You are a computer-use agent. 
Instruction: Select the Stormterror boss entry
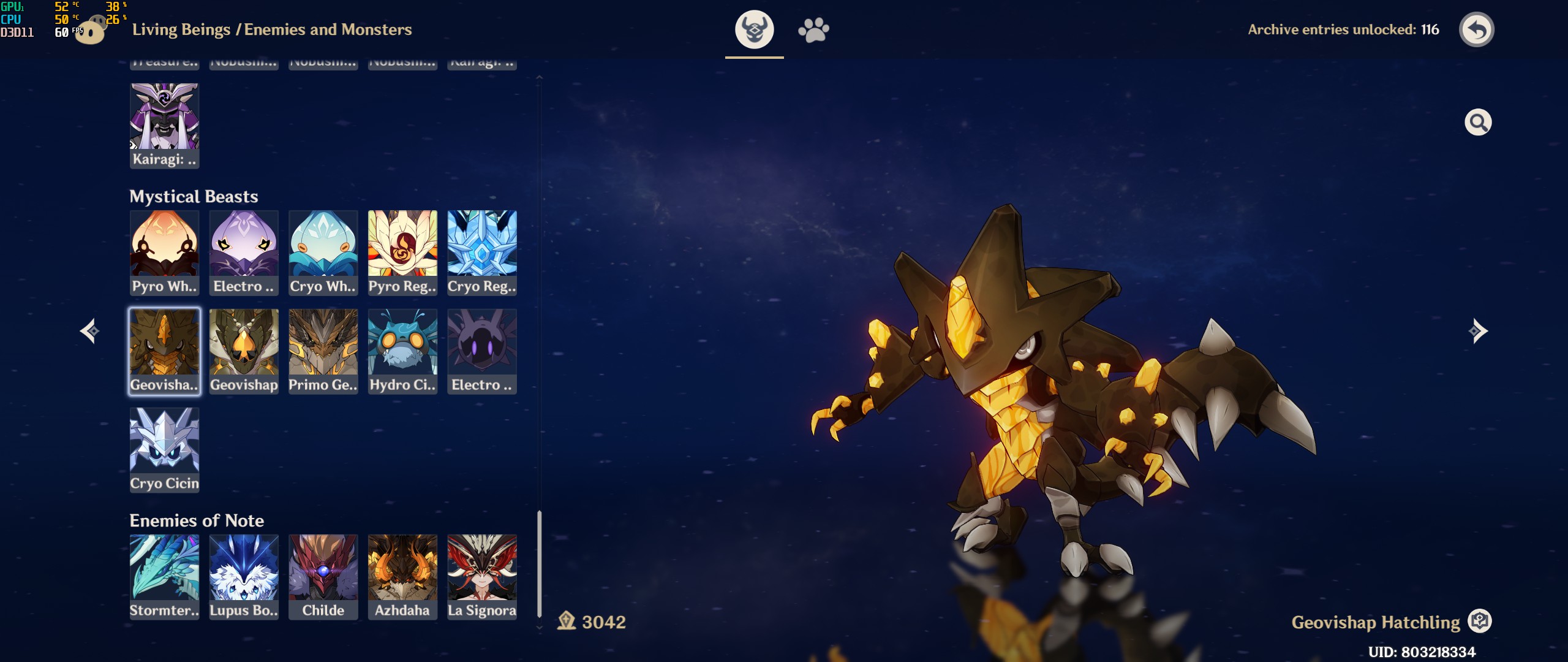pos(164,576)
